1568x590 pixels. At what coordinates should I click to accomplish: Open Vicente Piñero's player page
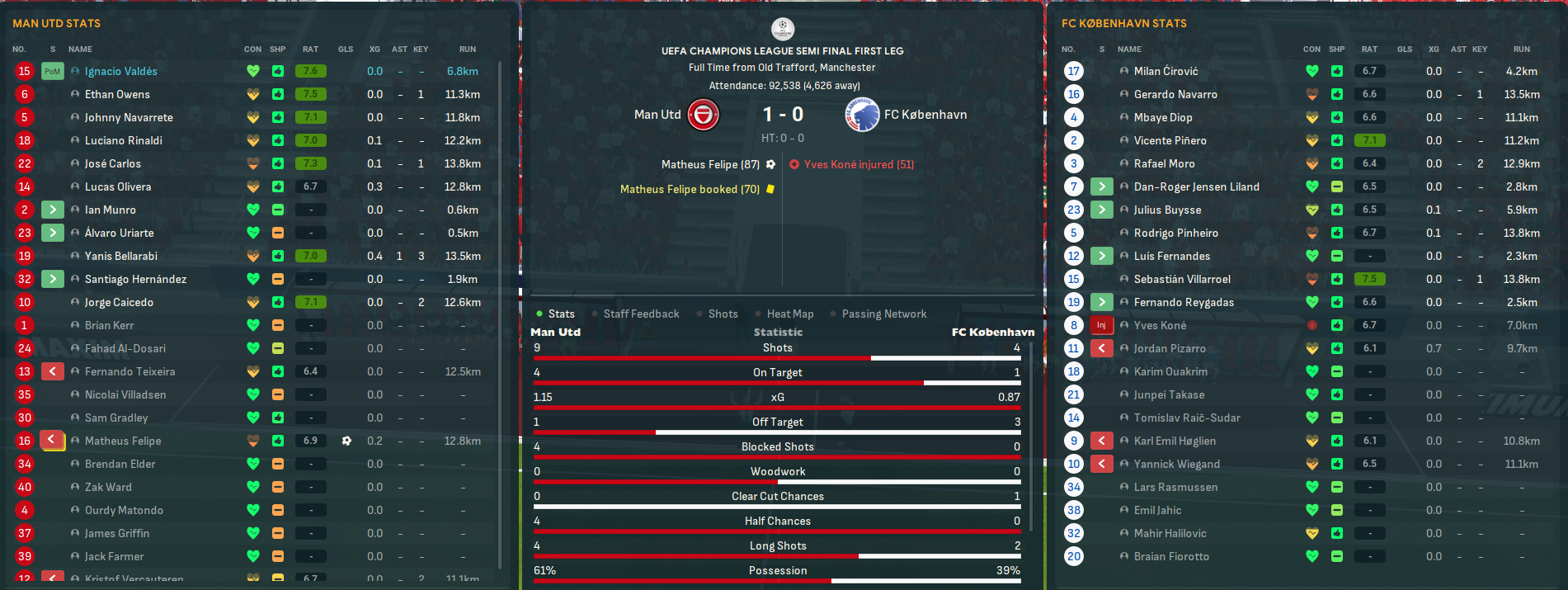point(1170,141)
